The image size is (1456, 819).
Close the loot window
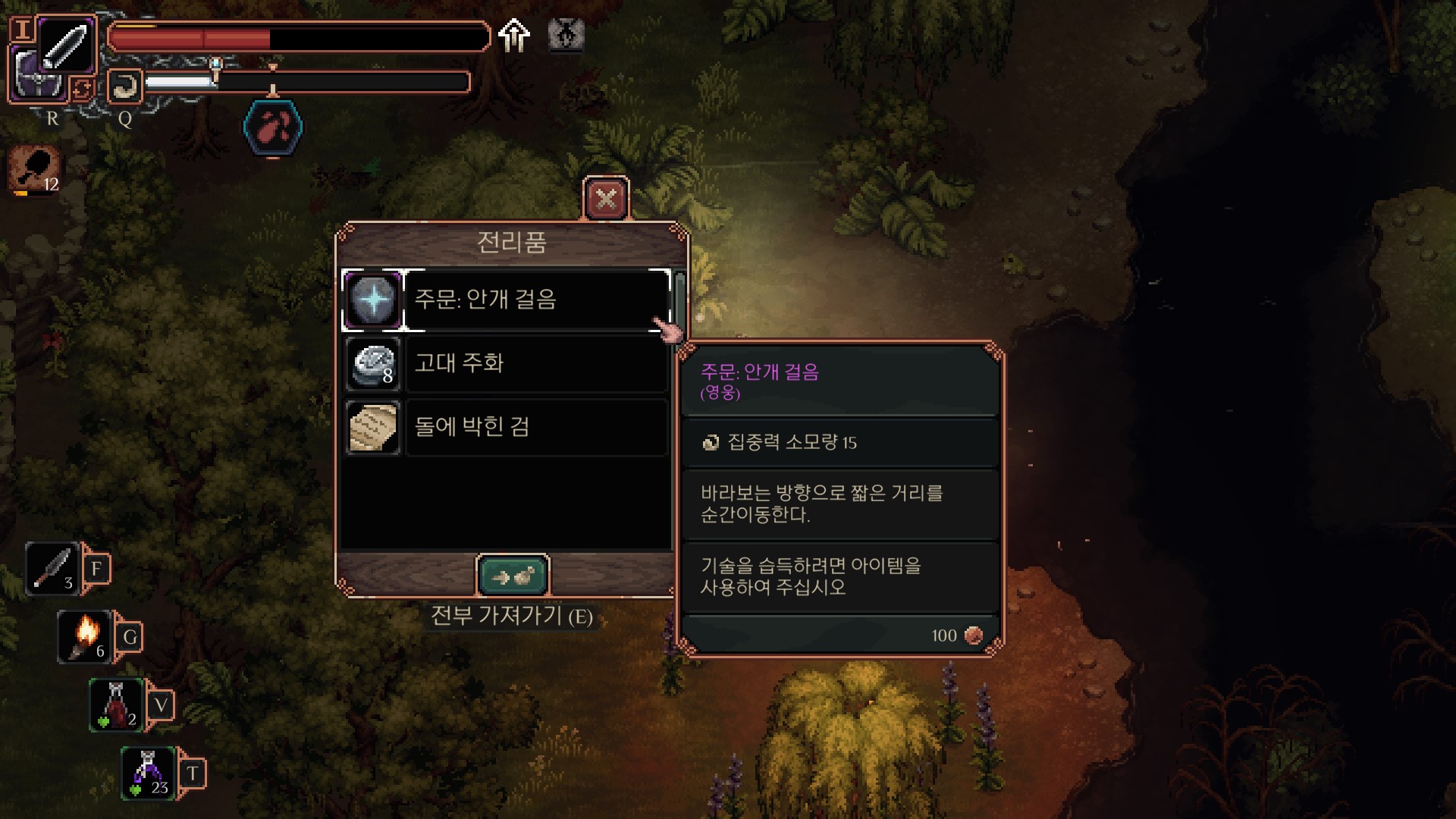(x=606, y=199)
